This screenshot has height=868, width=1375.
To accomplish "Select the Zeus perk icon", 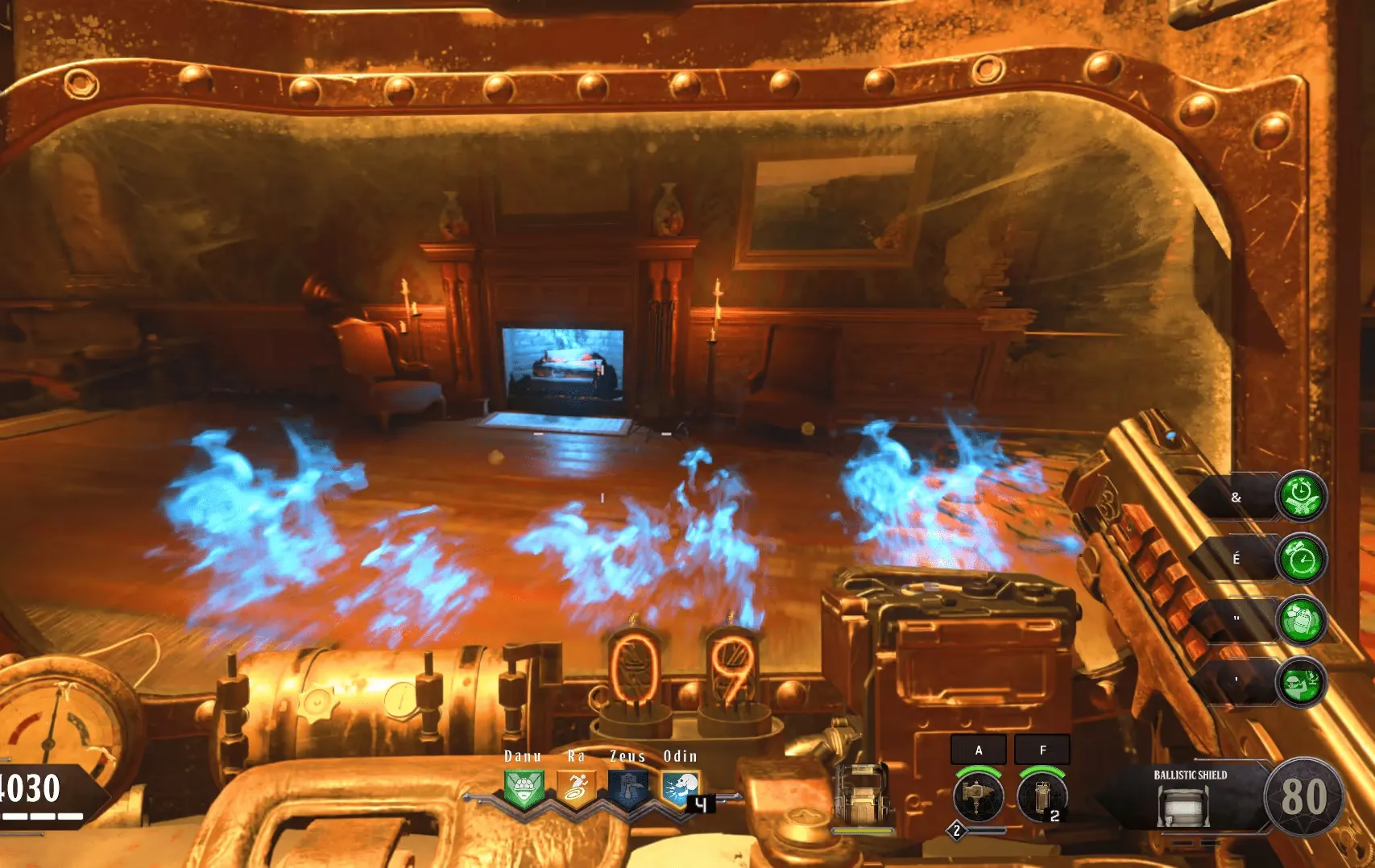I will [627, 788].
